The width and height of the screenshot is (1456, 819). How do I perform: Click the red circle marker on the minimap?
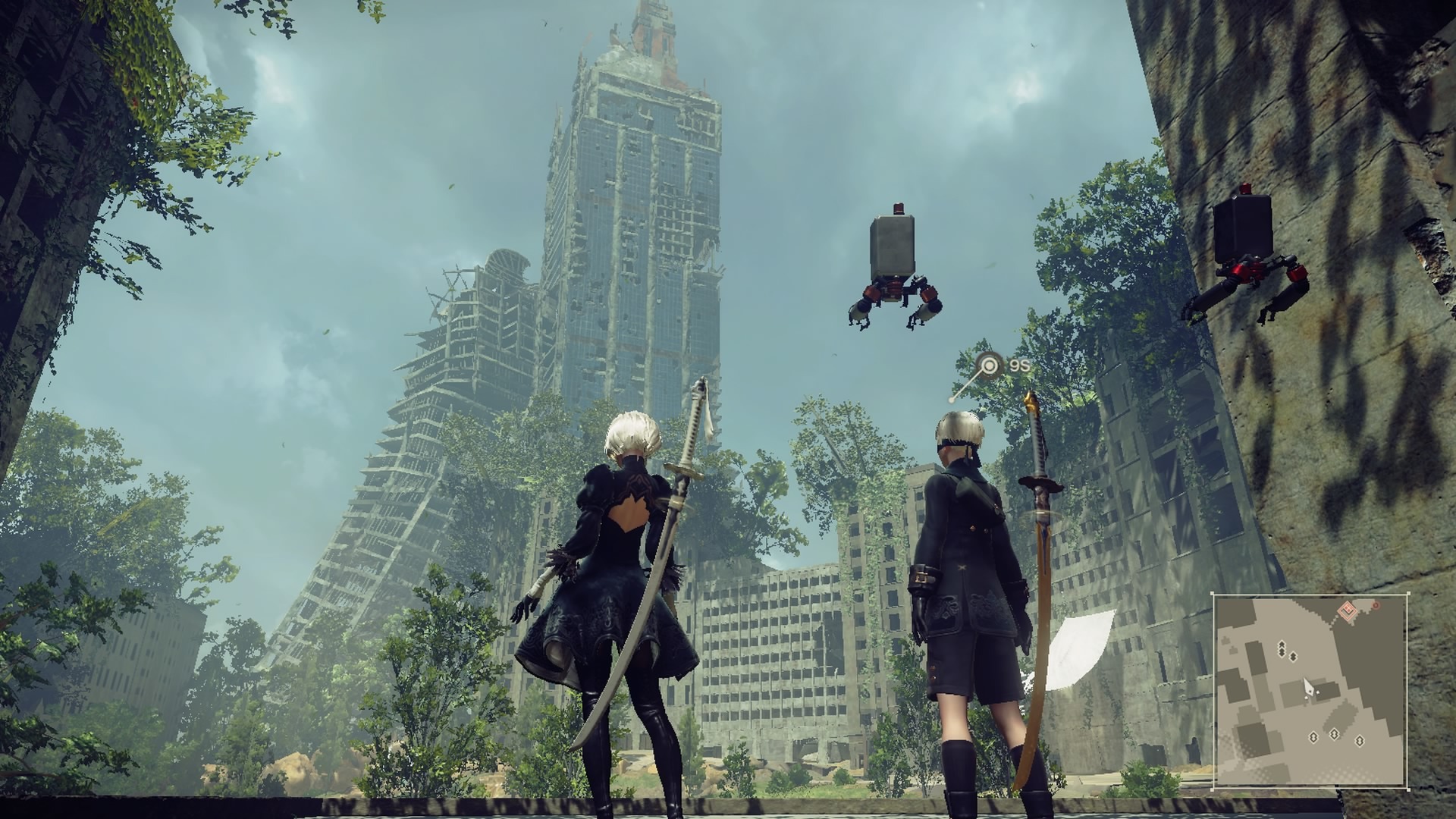click(1375, 605)
